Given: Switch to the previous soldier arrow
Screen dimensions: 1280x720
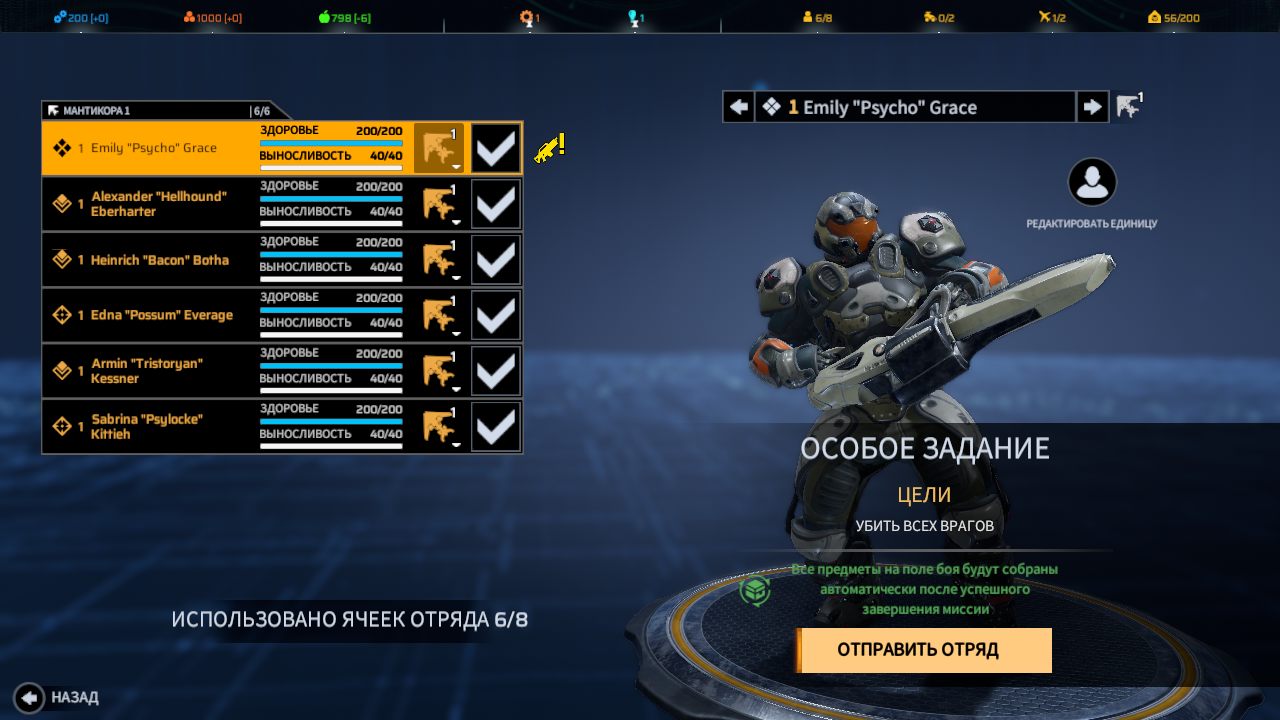Looking at the screenshot, I should click(739, 107).
